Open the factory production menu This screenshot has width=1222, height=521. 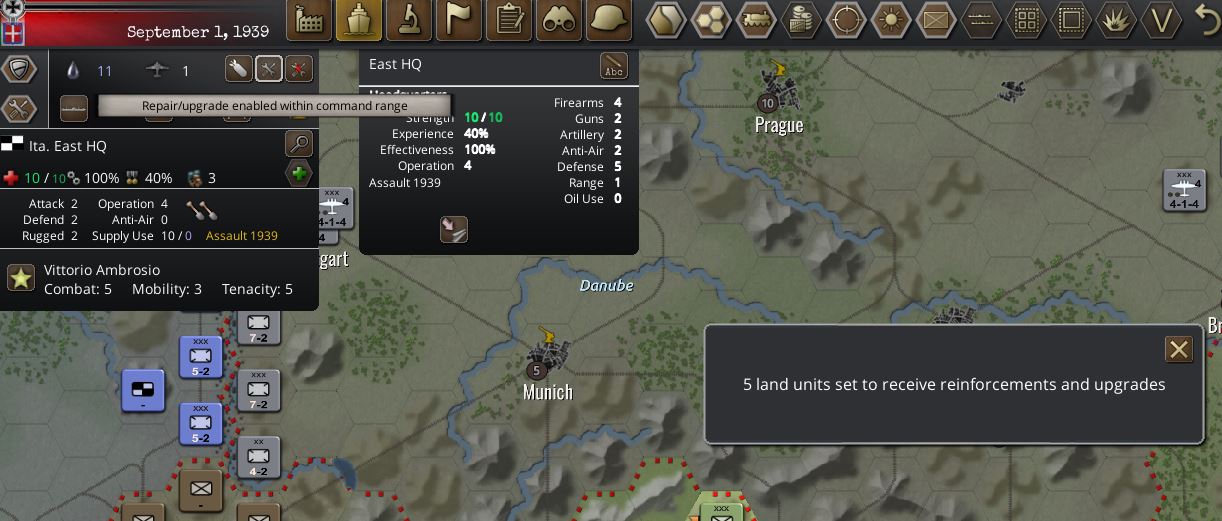tap(309, 20)
